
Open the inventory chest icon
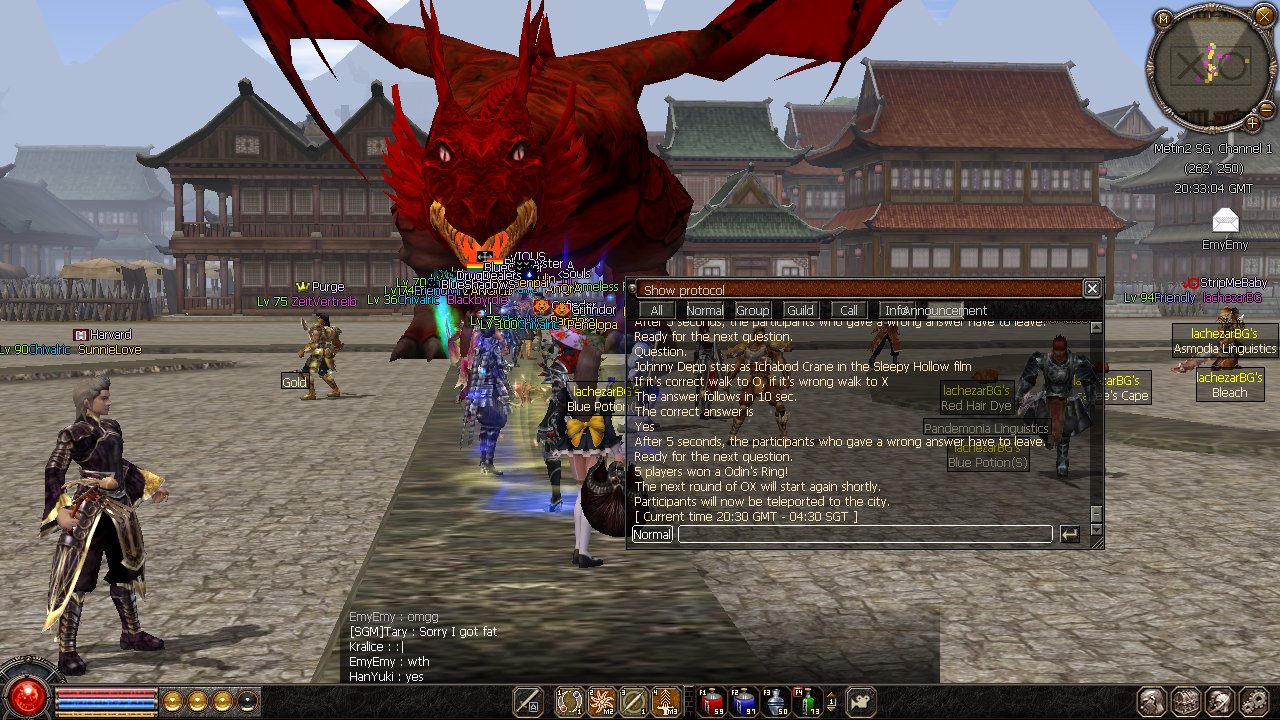coord(1185,701)
